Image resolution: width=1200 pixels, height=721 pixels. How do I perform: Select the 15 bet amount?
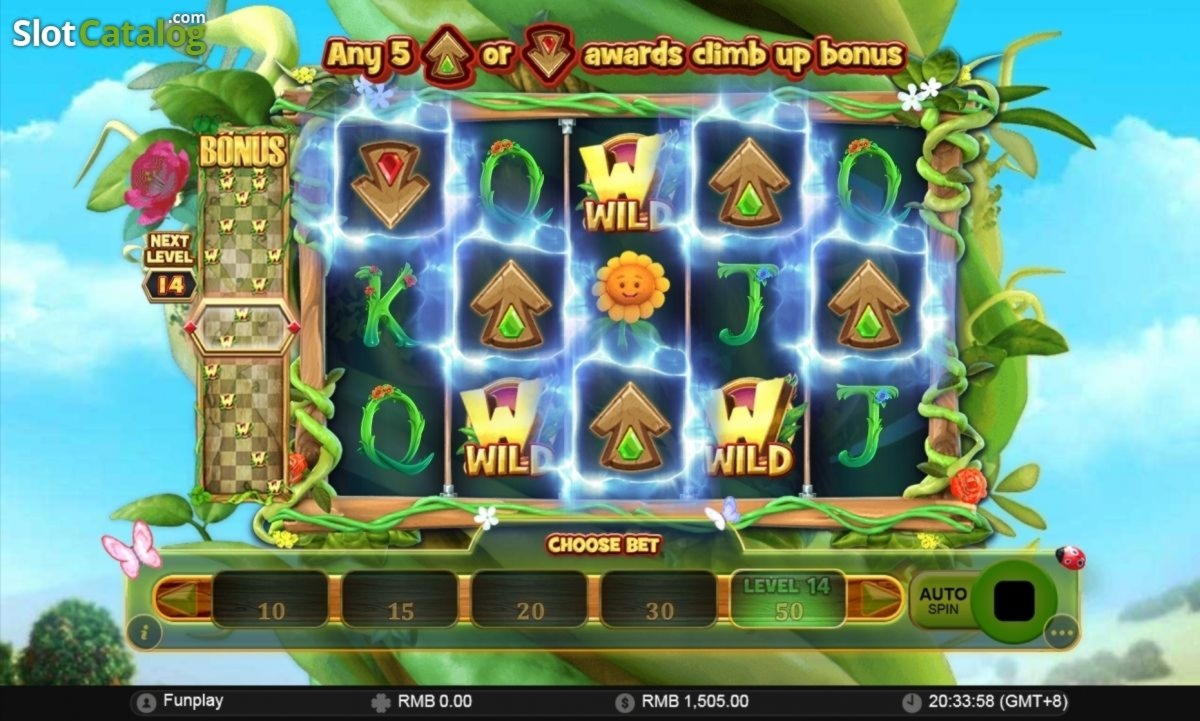pyautogui.click(x=400, y=600)
